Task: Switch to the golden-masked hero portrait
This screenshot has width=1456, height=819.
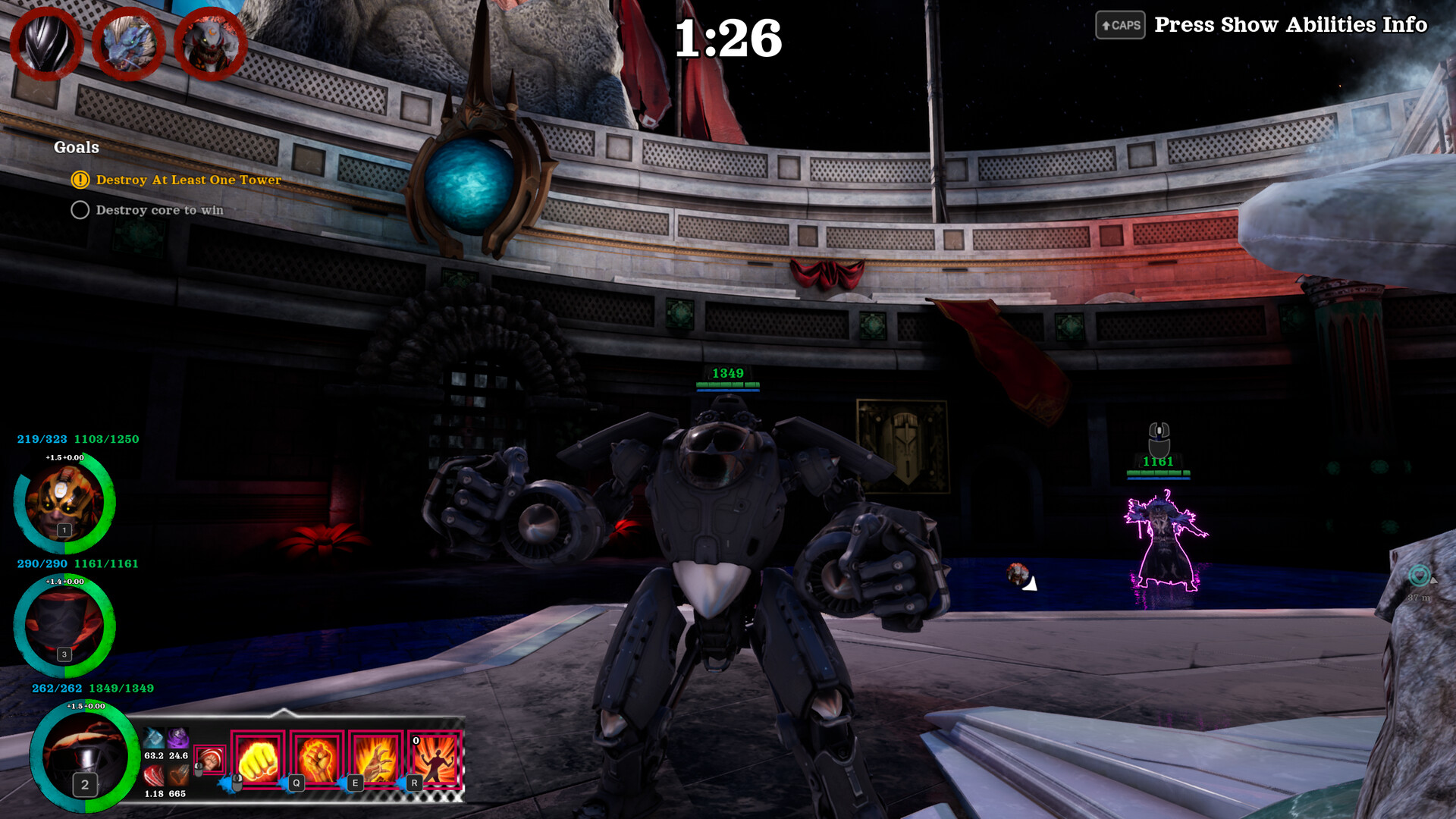Action: pos(64,502)
